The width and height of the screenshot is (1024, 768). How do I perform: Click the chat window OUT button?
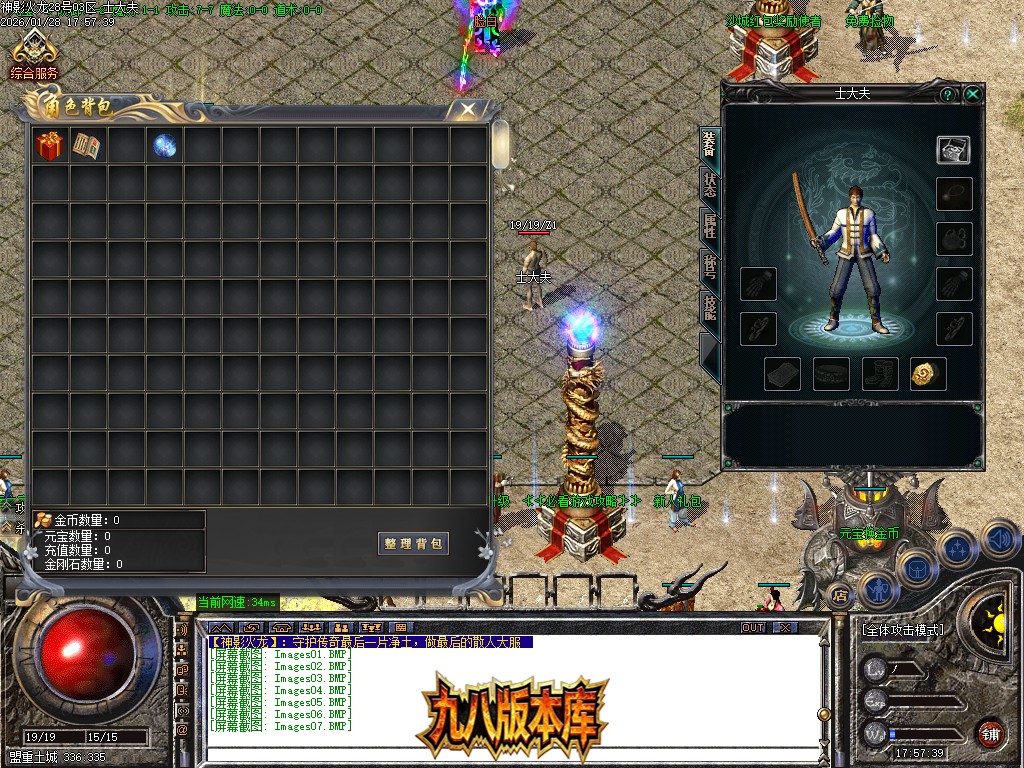pos(753,628)
